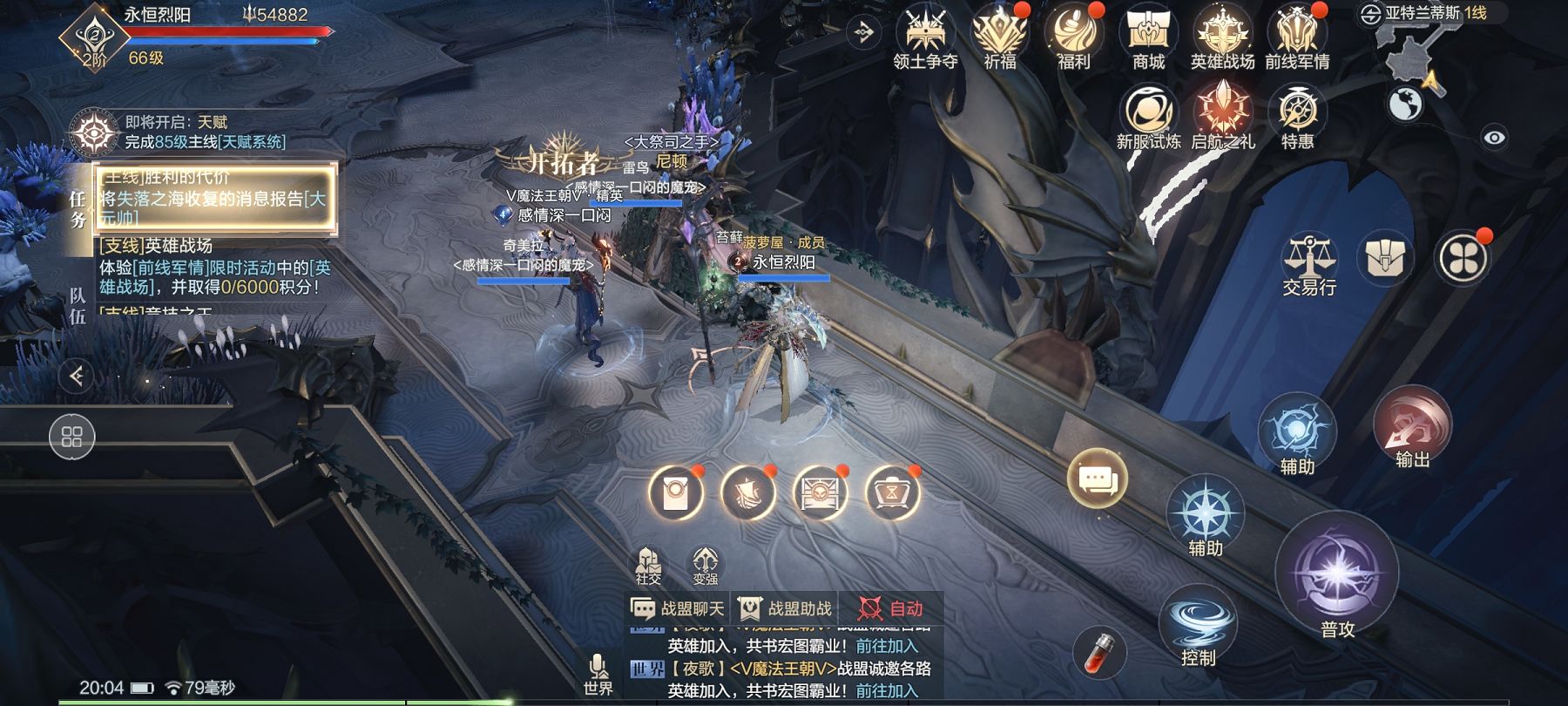Open the 福利 welfare rewards

tap(1074, 37)
